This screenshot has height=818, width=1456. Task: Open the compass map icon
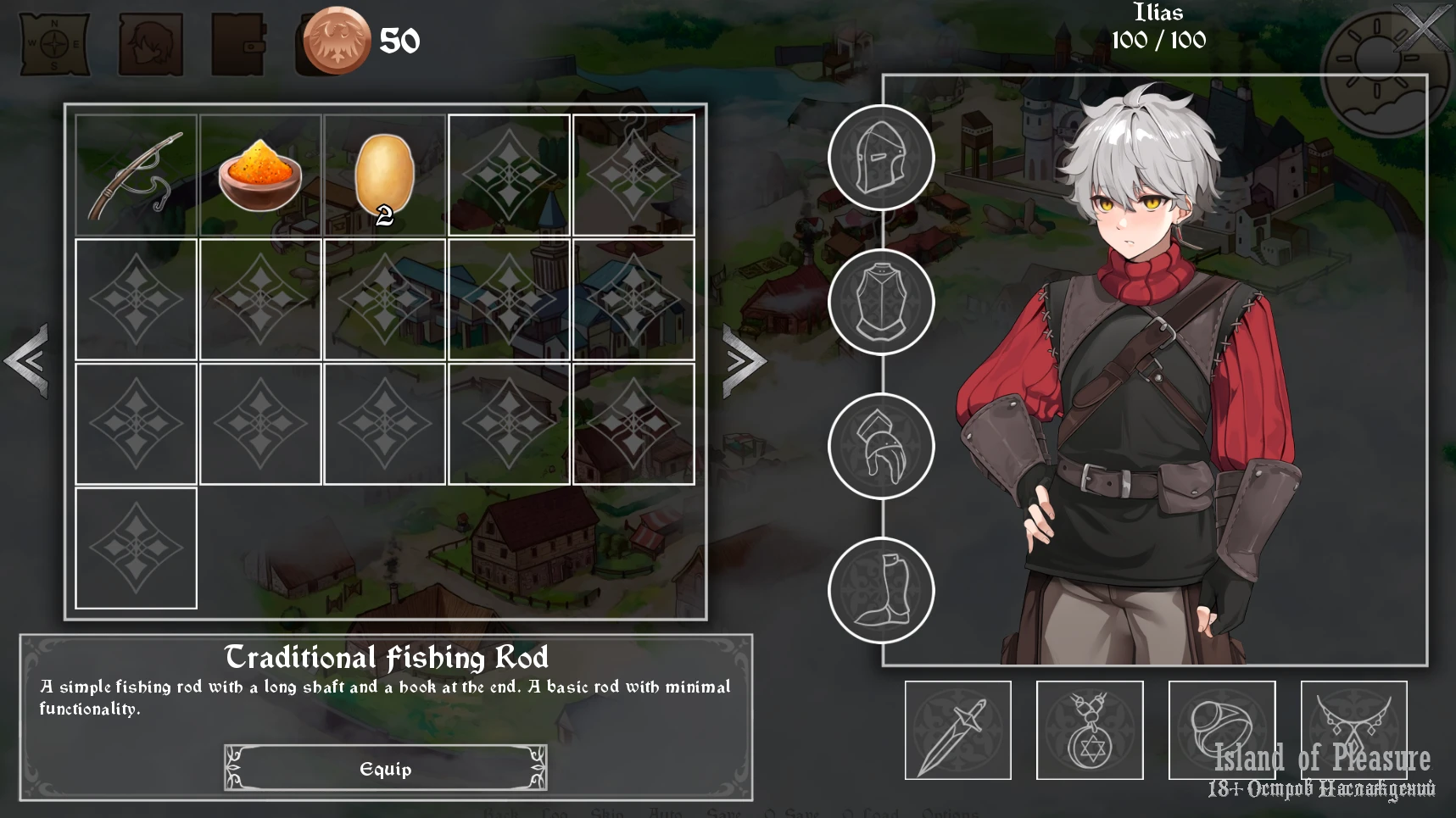(55, 42)
